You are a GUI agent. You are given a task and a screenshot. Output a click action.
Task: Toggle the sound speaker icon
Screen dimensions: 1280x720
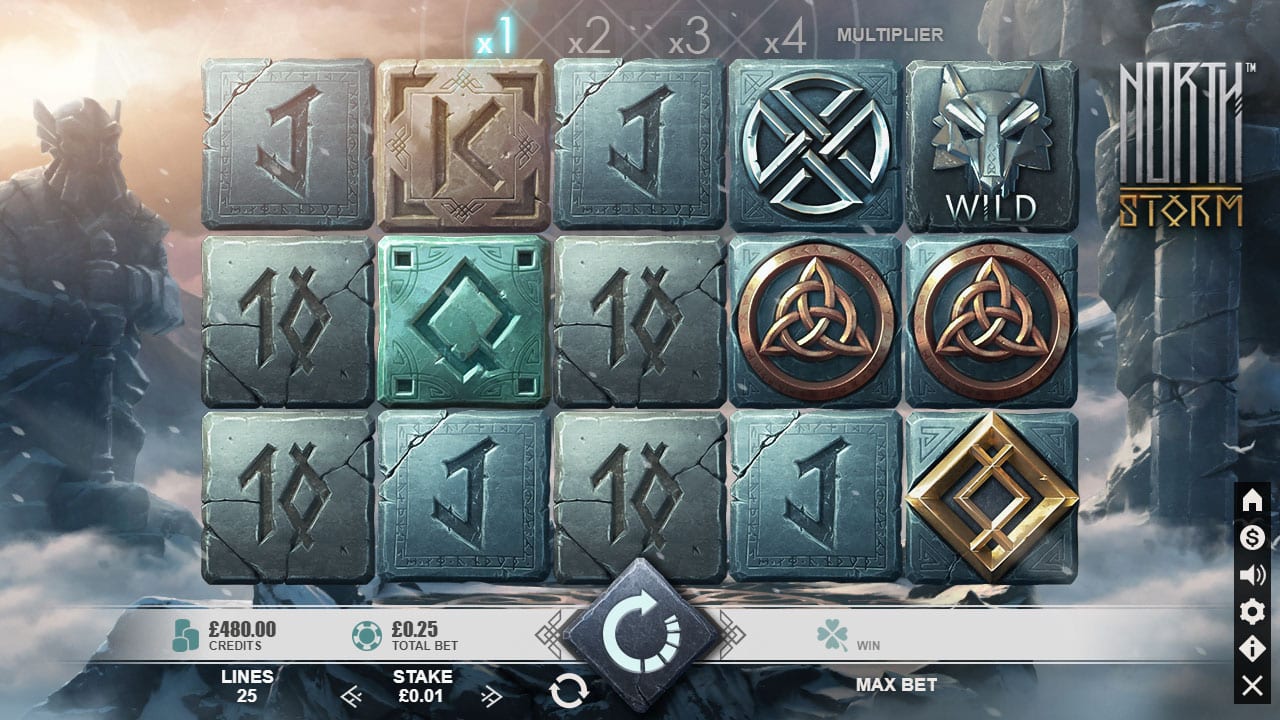click(x=1252, y=575)
